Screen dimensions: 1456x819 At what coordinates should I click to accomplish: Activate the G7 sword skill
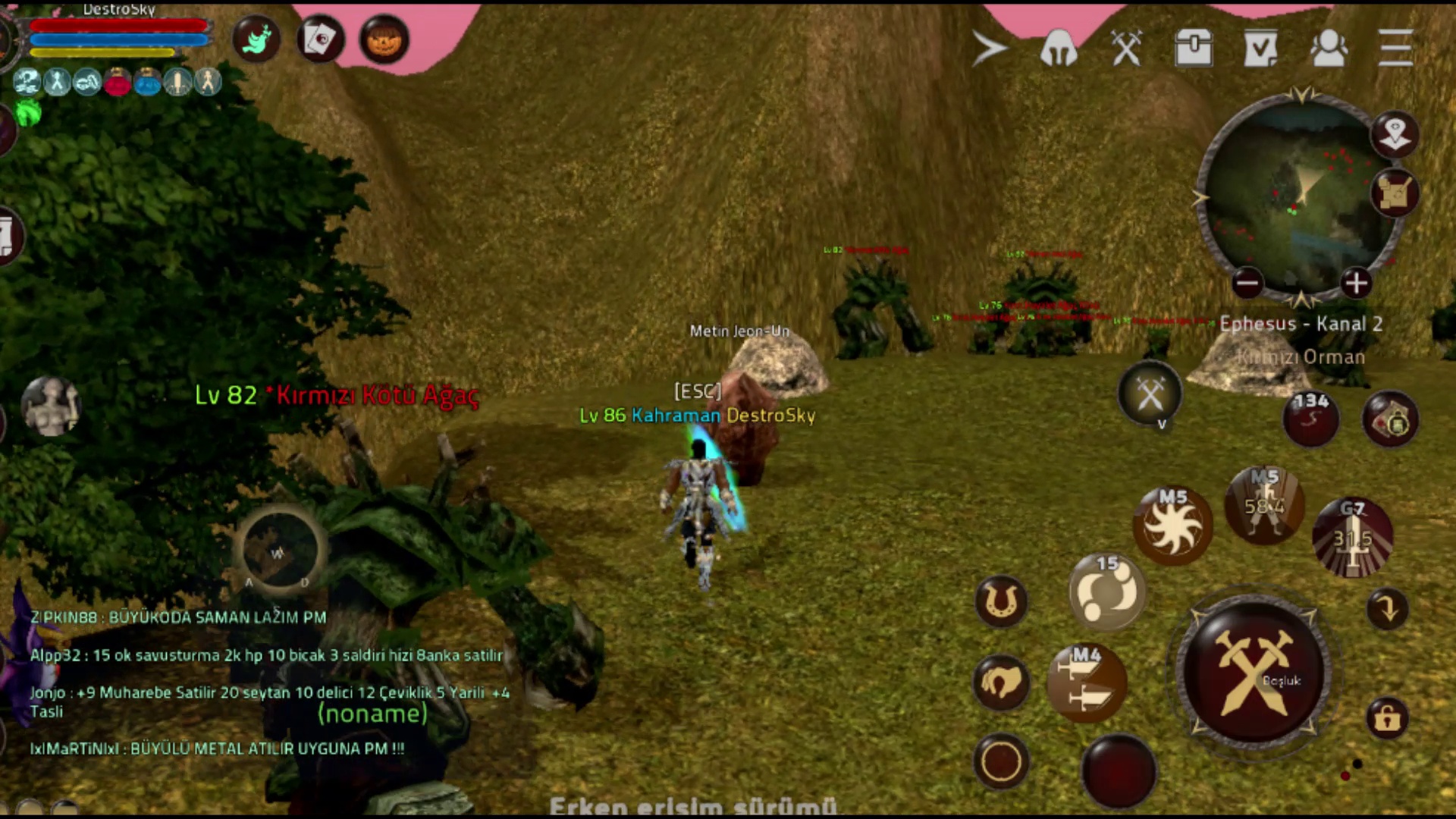(x=1352, y=538)
